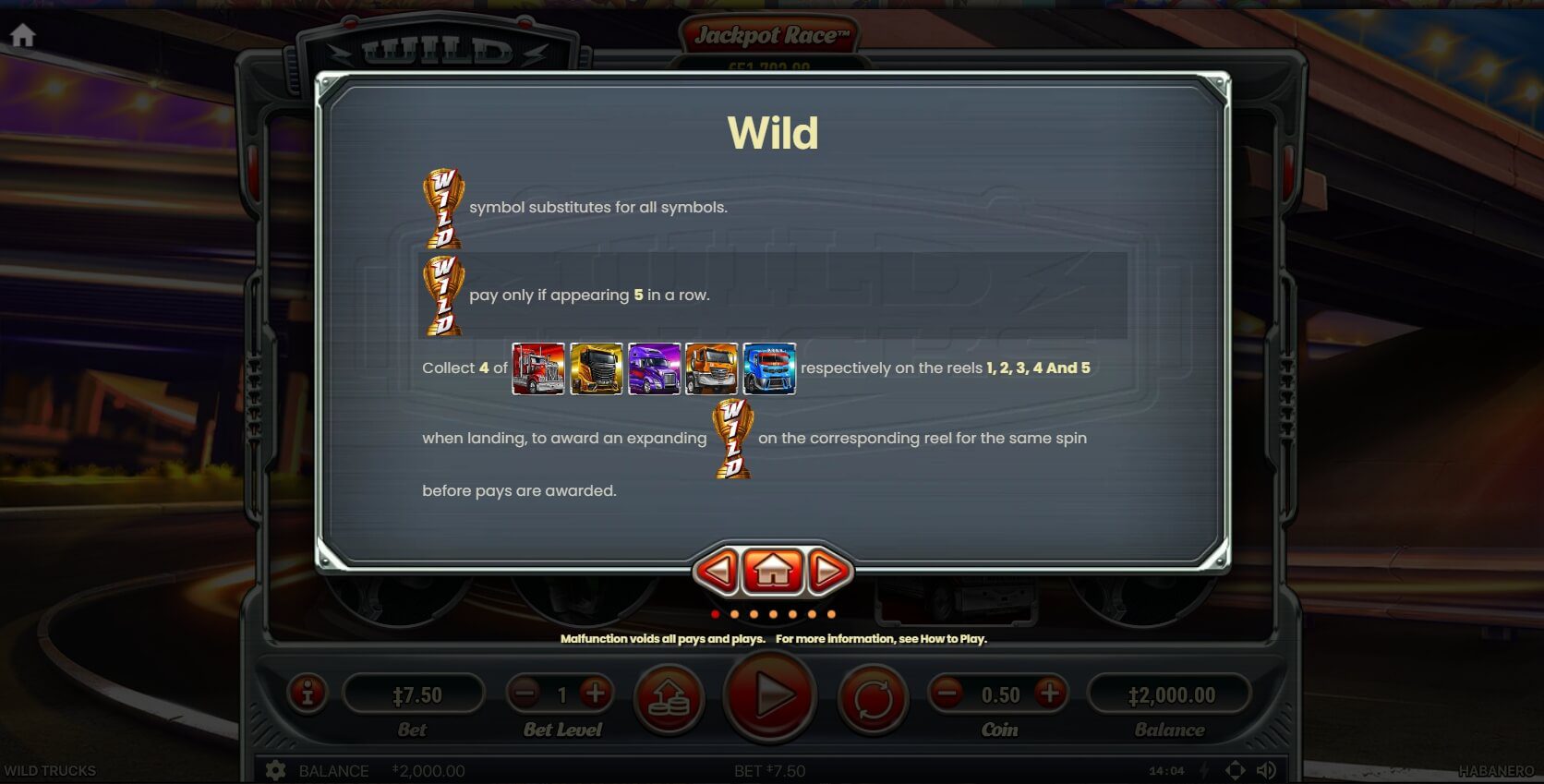Toggle fullscreen mode
The image size is (1544, 784).
[1235, 769]
